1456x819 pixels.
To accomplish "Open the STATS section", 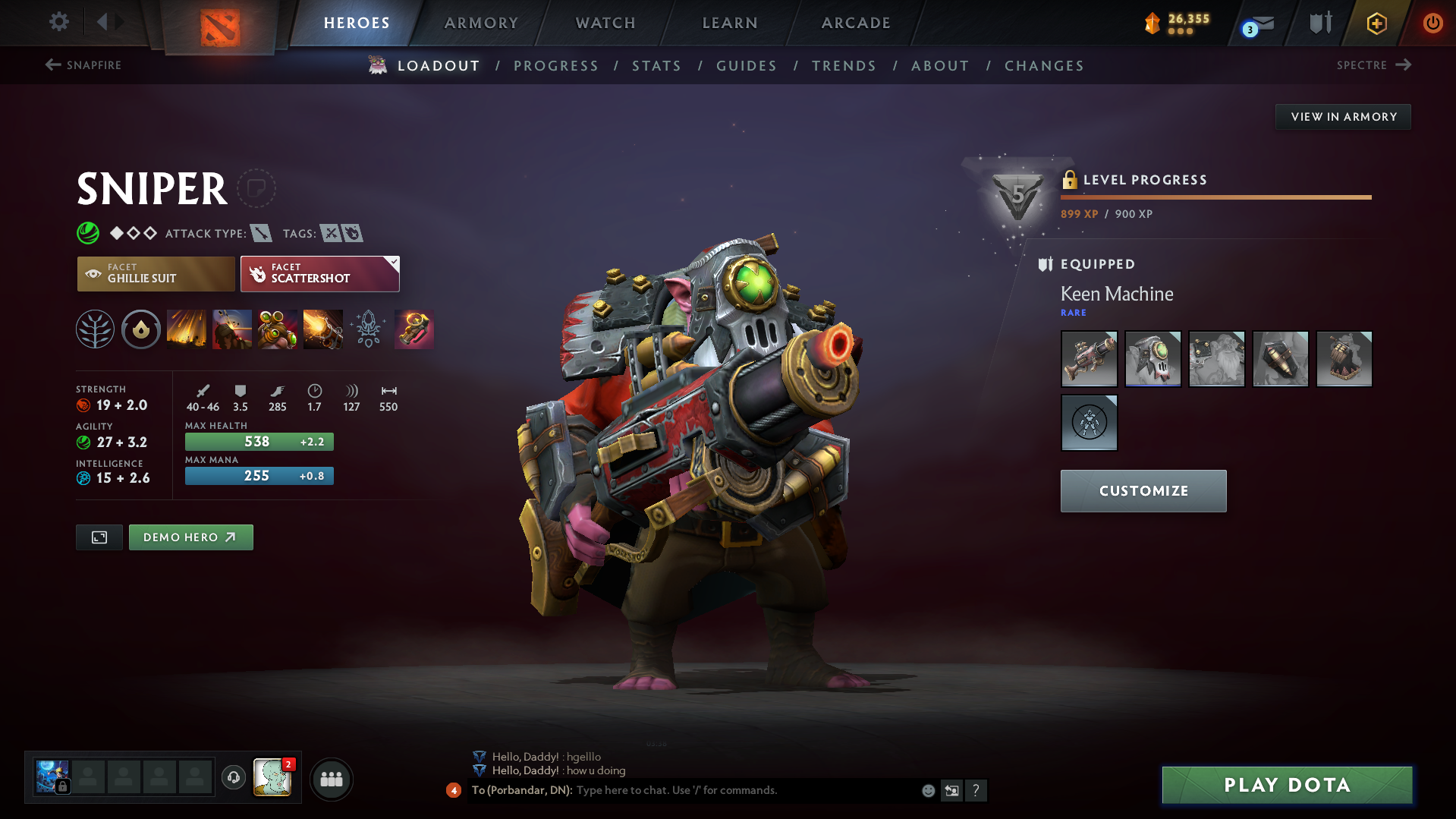I will coord(656,65).
